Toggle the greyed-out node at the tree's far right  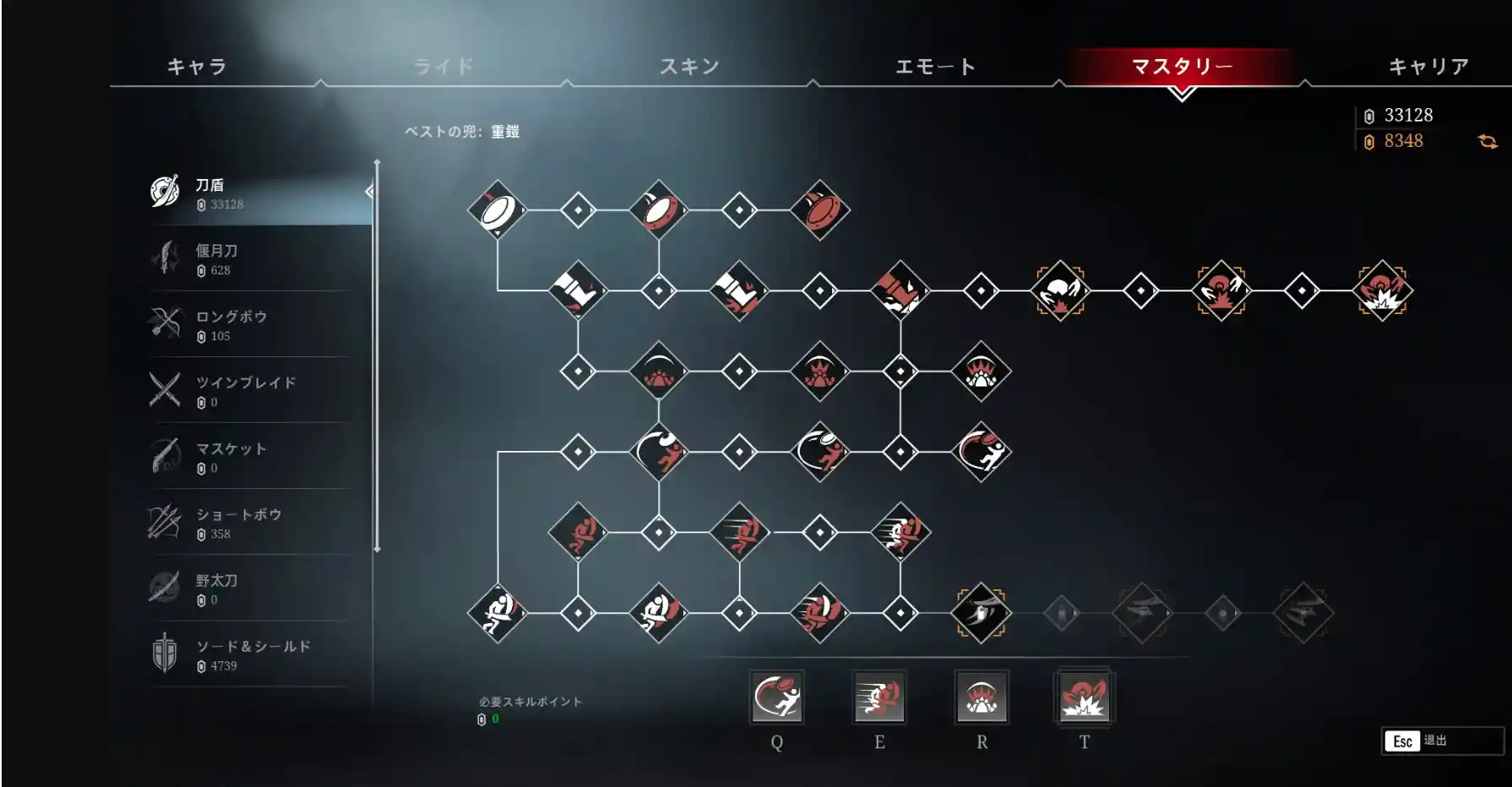(1303, 612)
